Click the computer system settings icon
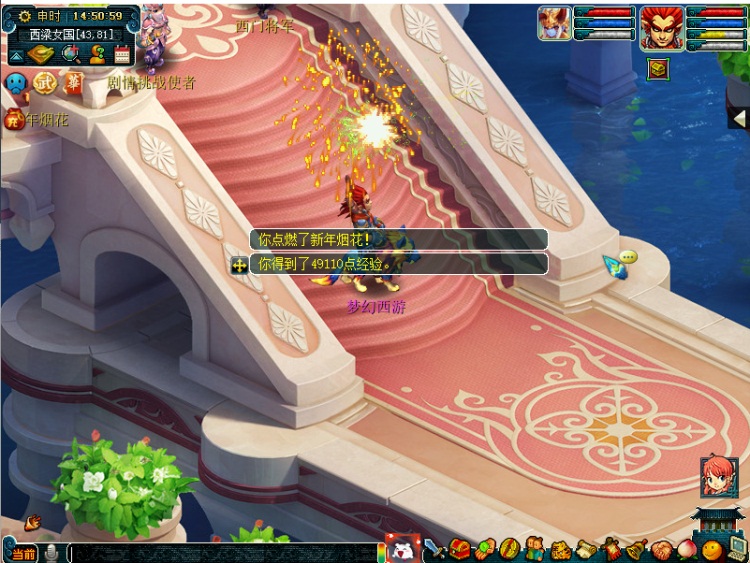750x563 pixels. pyautogui.click(x=737, y=548)
